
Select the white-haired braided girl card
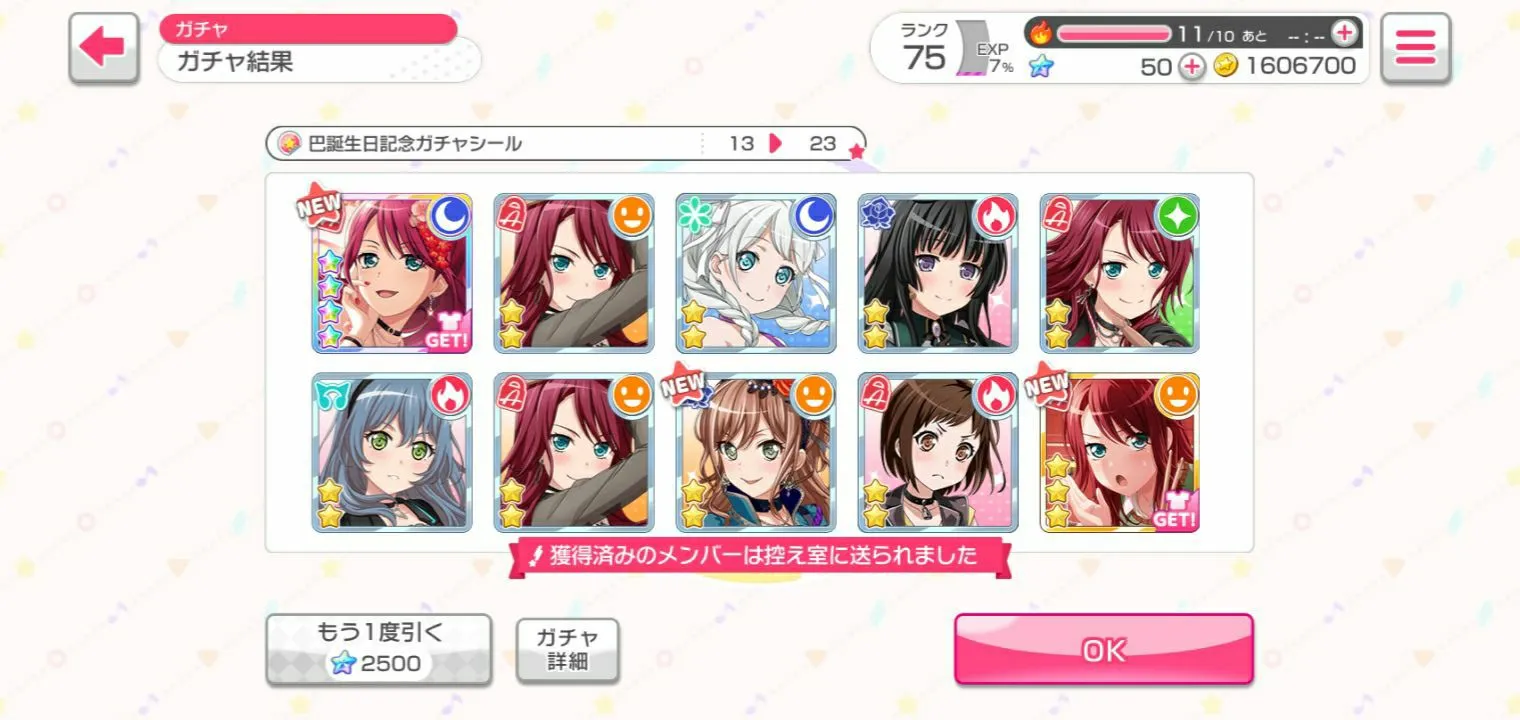coord(755,273)
